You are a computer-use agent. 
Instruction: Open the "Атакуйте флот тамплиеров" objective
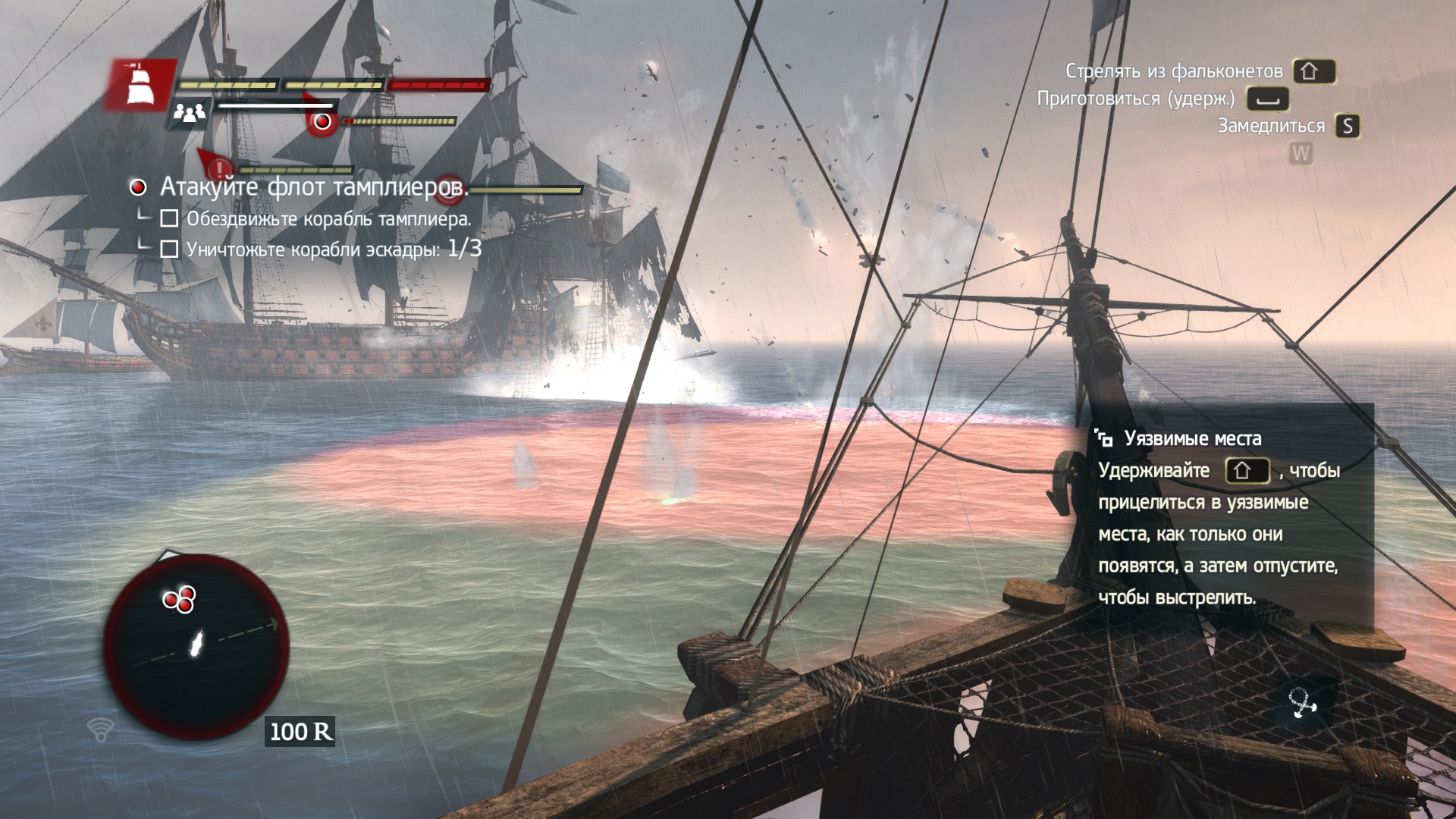[x=313, y=187]
